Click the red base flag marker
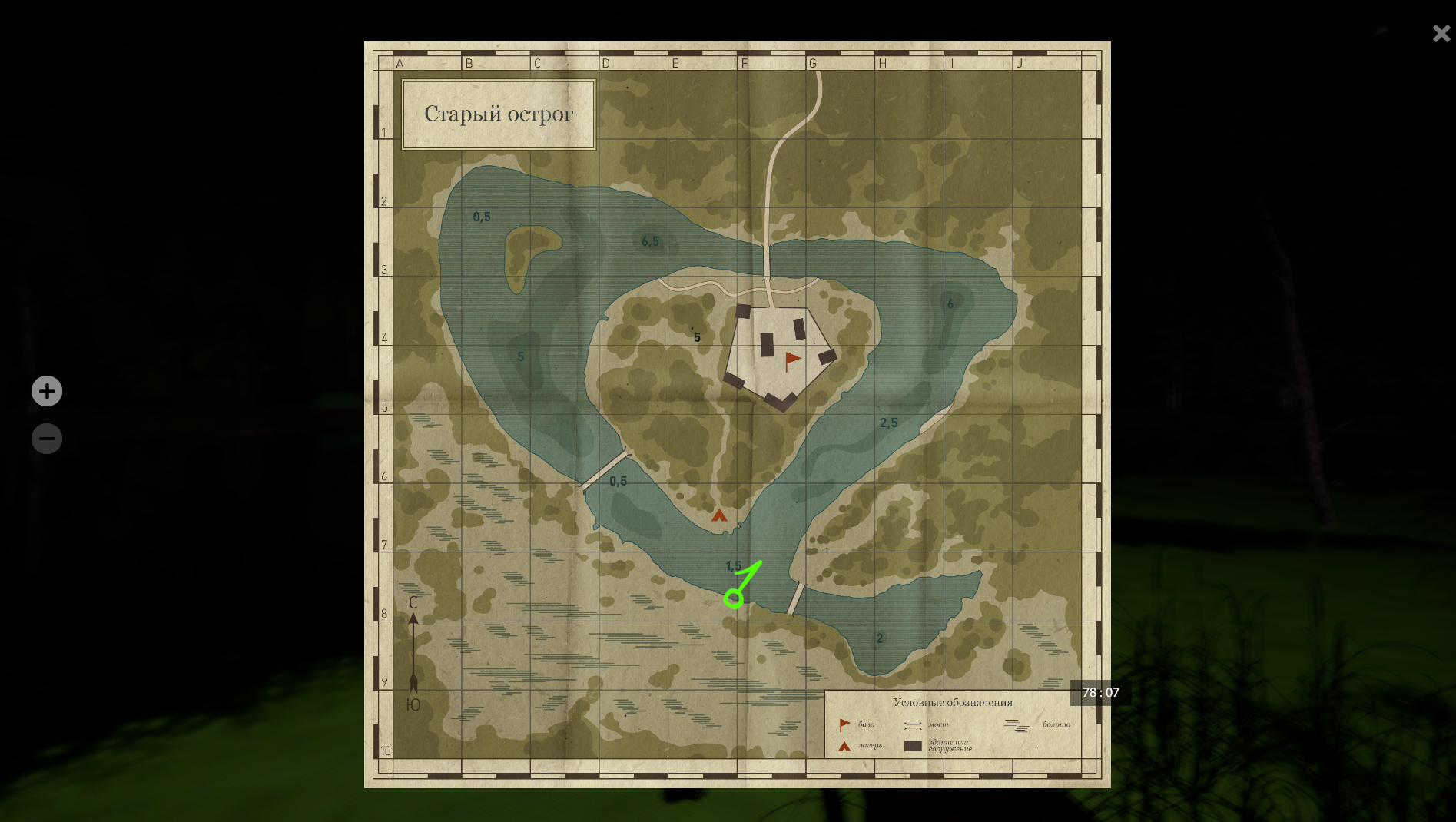Viewport: 1456px width, 822px height. [x=792, y=360]
